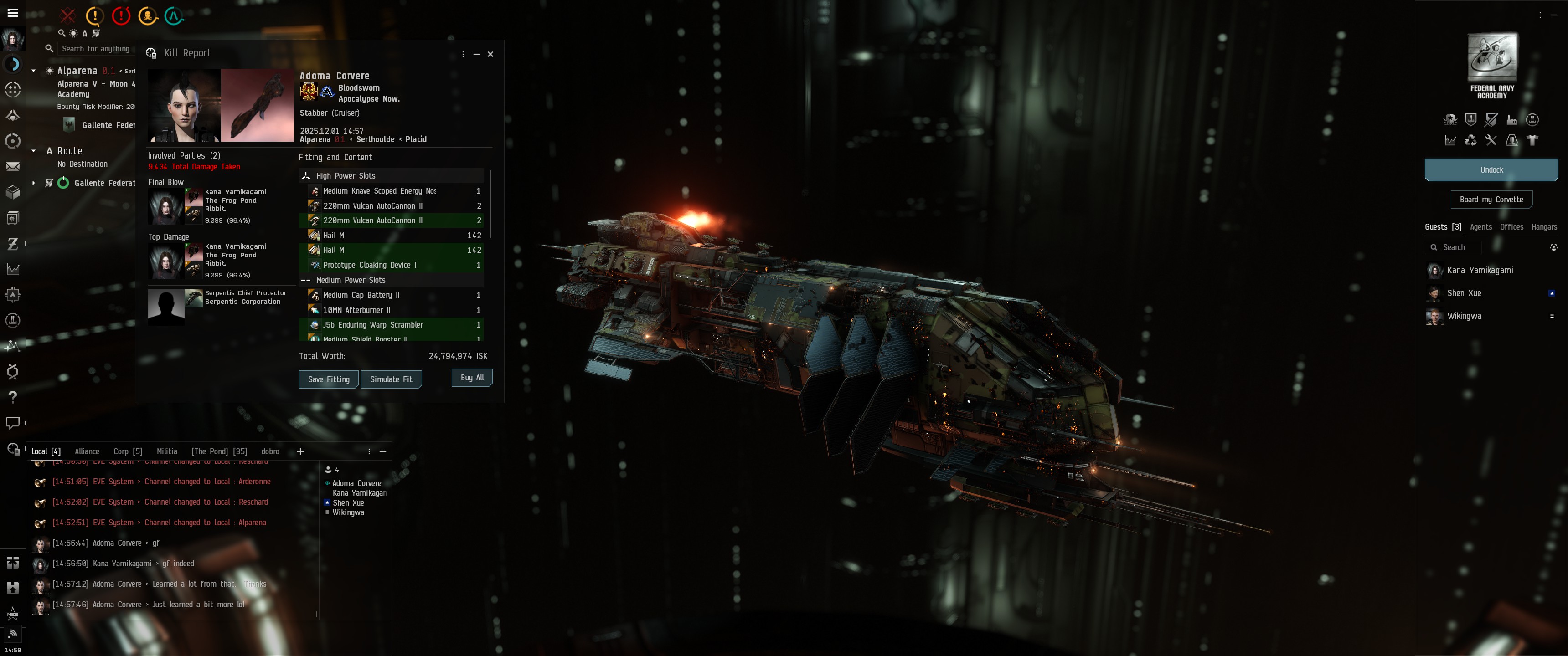
Task: Minimize the Kill Report window
Action: pyautogui.click(x=477, y=54)
